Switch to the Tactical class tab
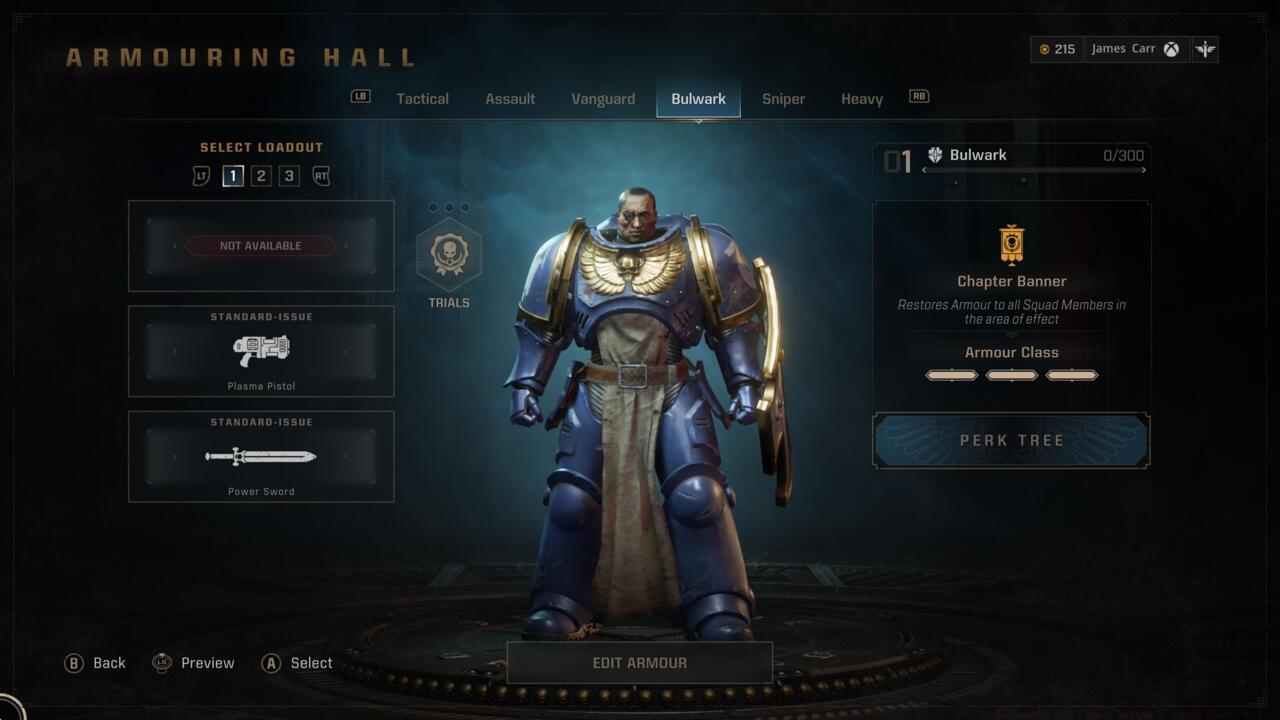The width and height of the screenshot is (1280, 720). [x=422, y=98]
